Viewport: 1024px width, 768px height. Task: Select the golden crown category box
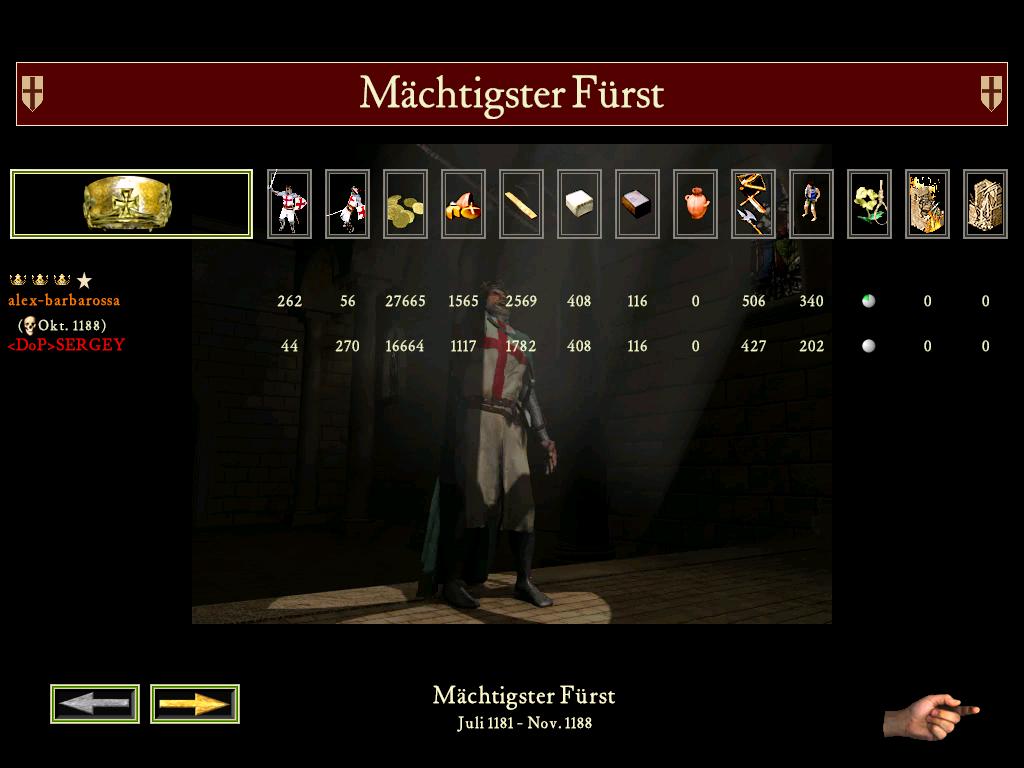pyautogui.click(x=131, y=204)
